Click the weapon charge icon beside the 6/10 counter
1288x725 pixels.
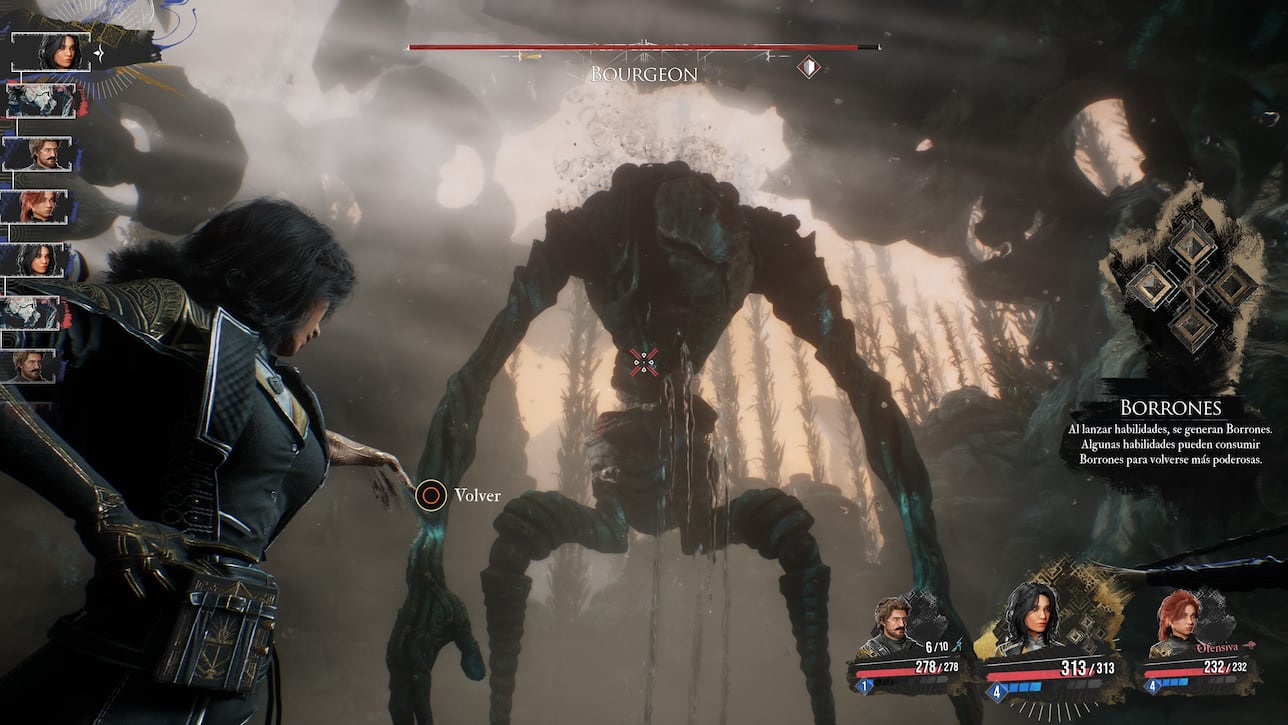pyautogui.click(x=957, y=645)
